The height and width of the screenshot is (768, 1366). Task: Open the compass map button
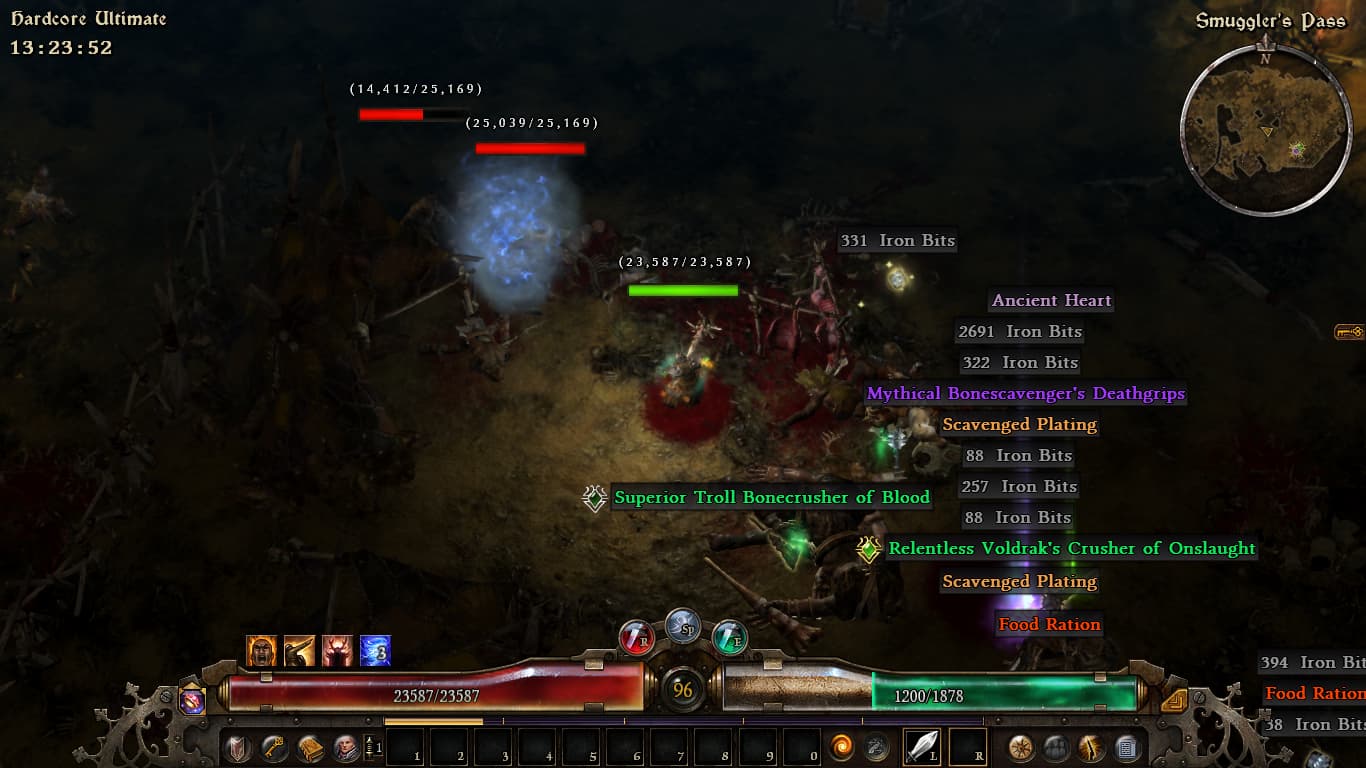click(1021, 747)
